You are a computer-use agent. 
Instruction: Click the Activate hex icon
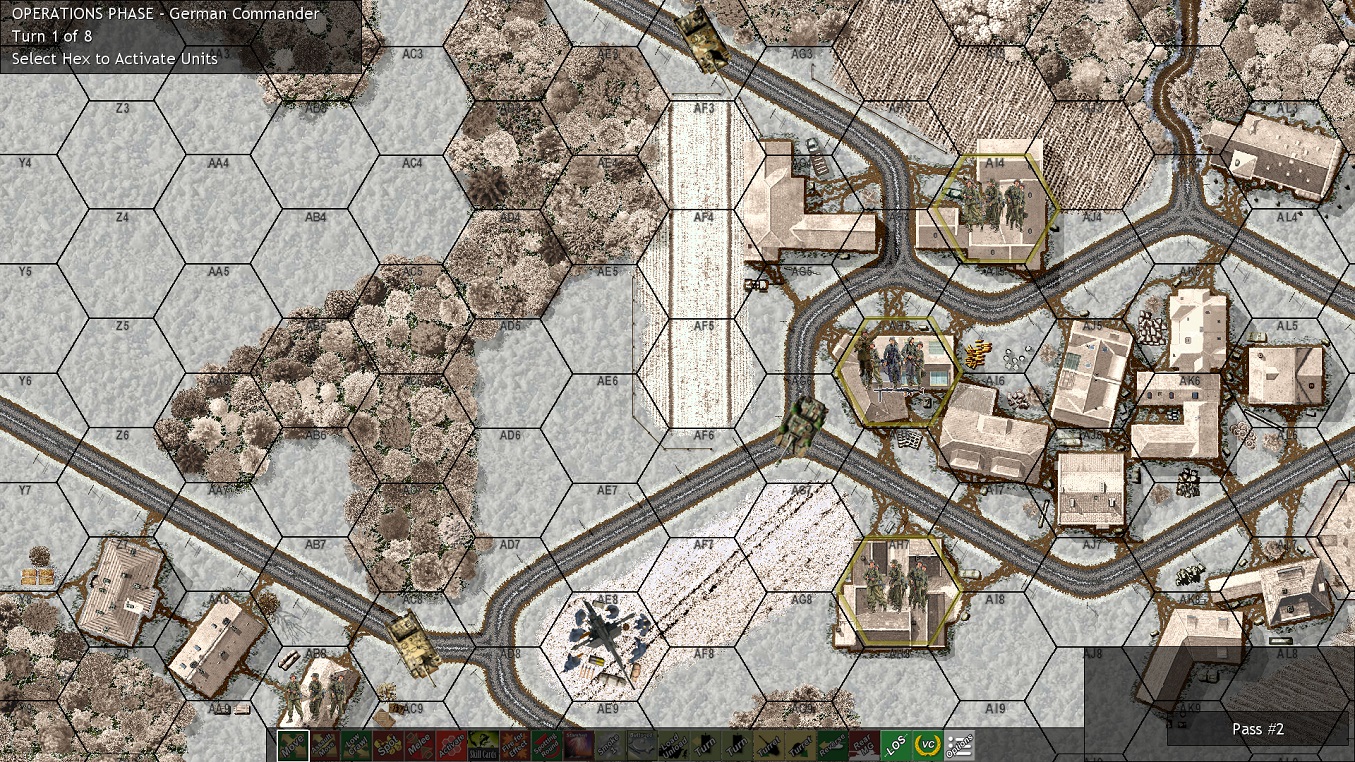coord(452,743)
